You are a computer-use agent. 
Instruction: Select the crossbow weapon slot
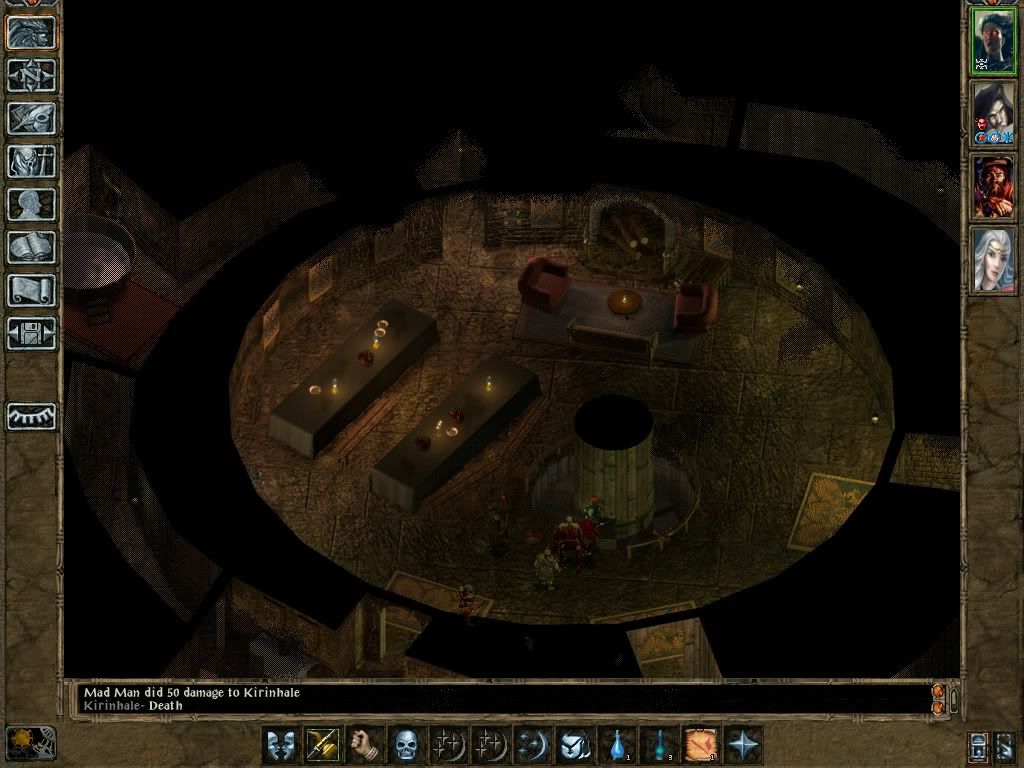(322, 745)
